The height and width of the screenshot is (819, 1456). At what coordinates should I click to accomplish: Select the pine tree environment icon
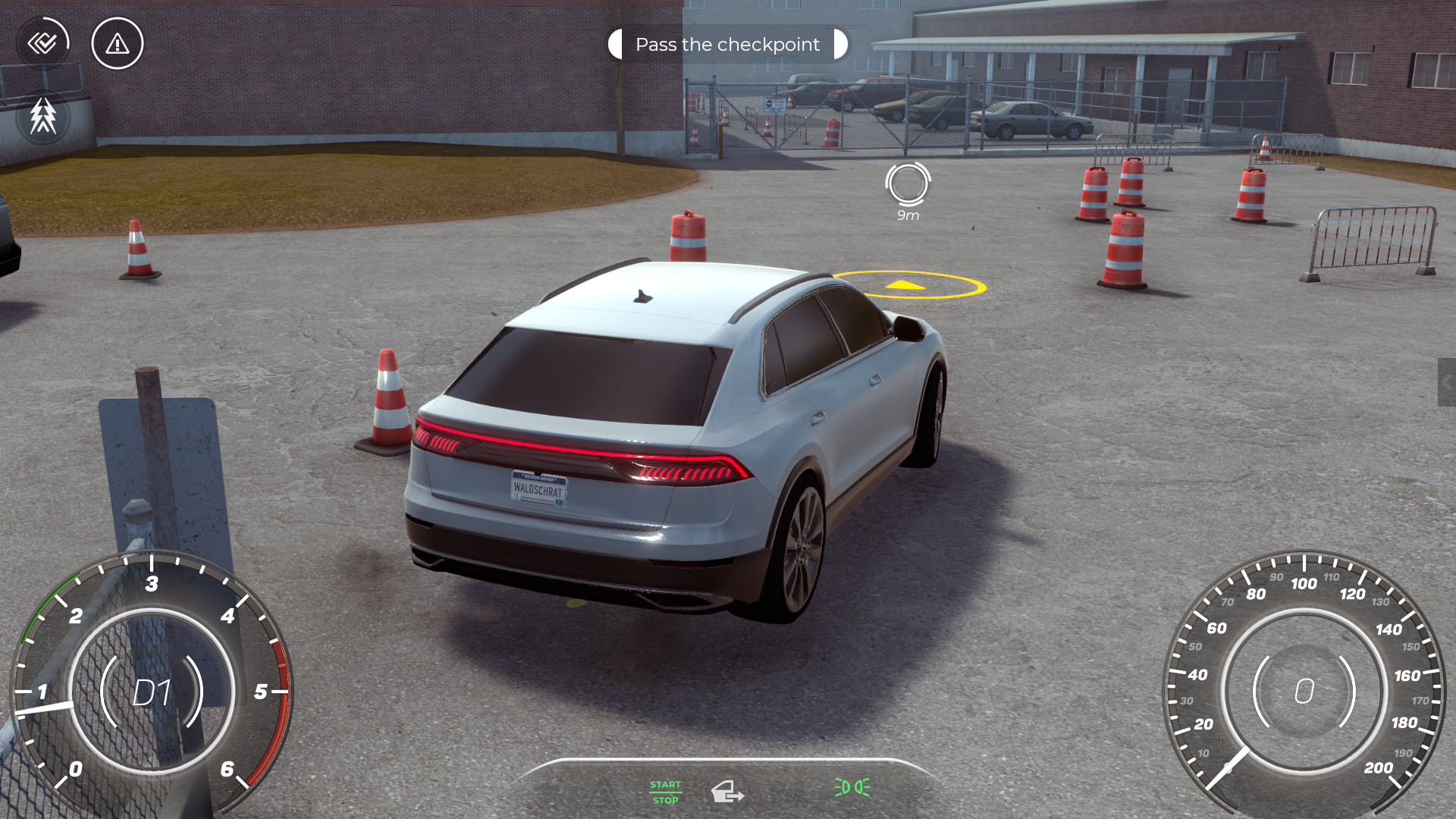(x=43, y=118)
